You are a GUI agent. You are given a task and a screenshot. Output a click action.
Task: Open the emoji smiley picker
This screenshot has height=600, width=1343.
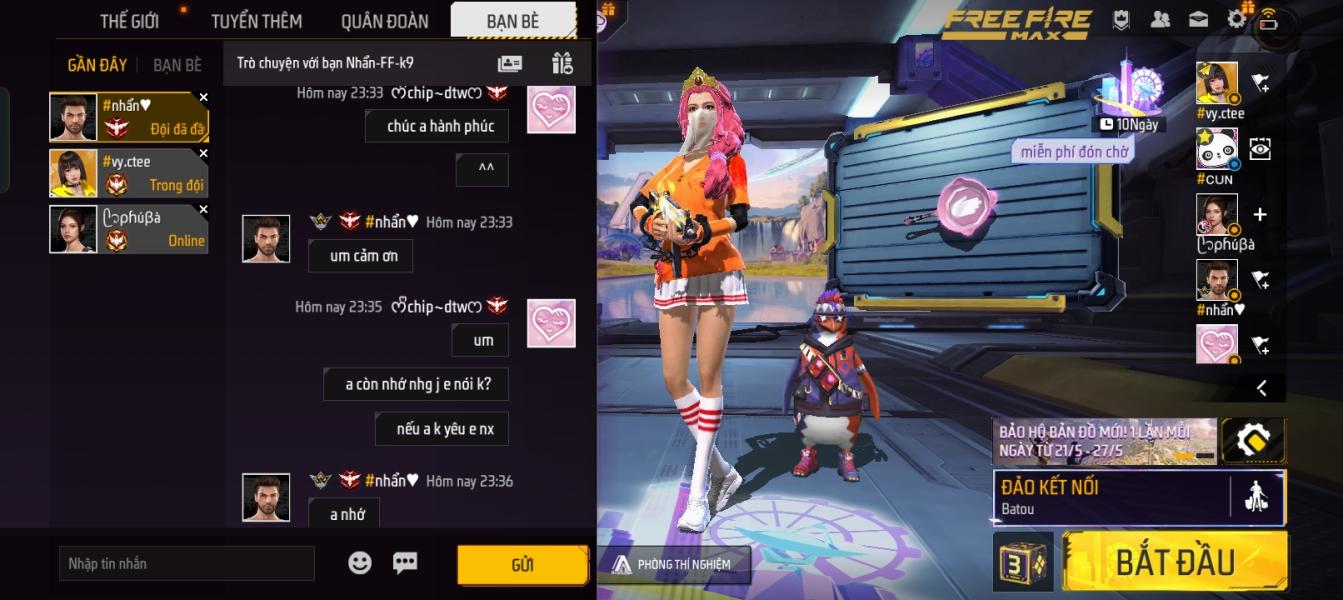360,563
